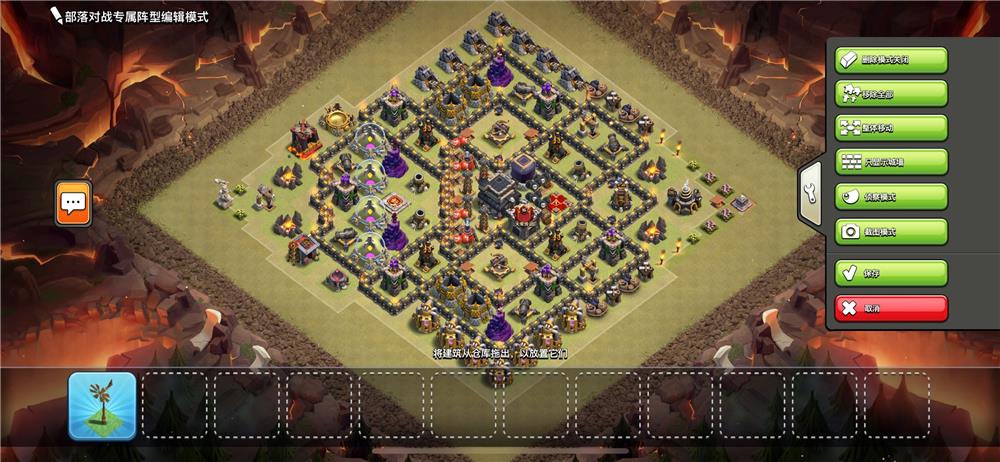Click Remove All (移除全部)

[x=891, y=94]
